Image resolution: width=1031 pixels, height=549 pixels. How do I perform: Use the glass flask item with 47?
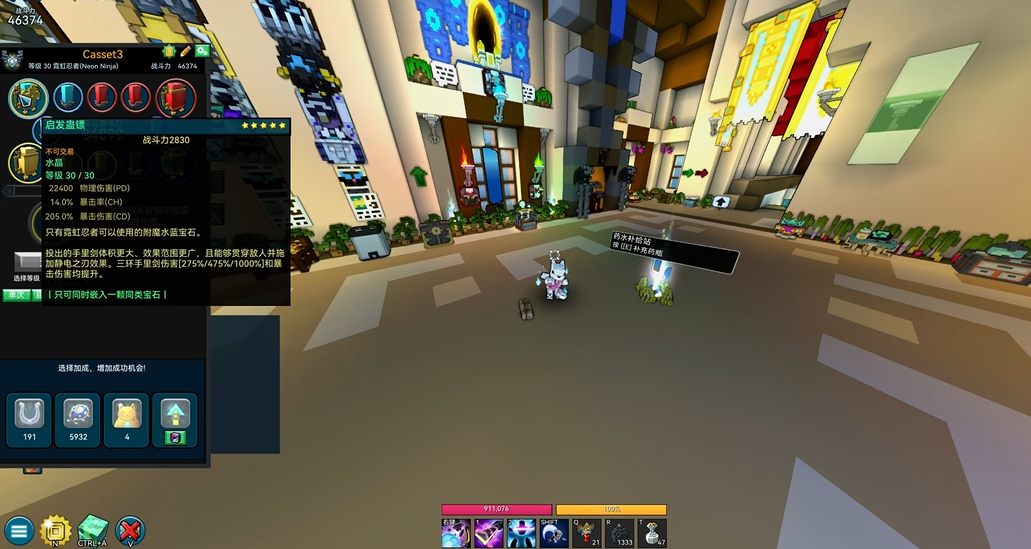point(654,532)
